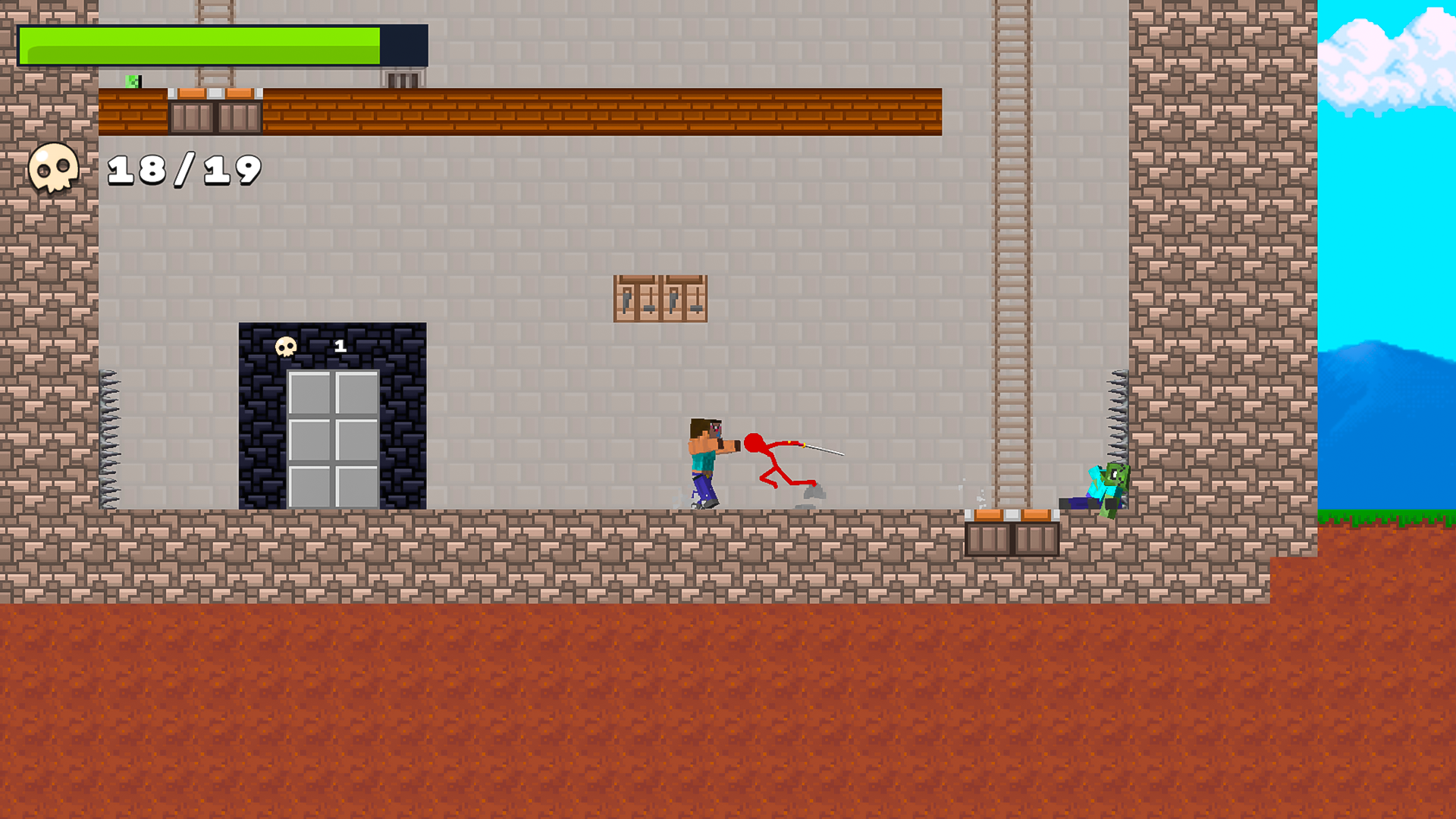The width and height of the screenshot is (1456, 819).
Task: Select the ladder above the wooden platform
Action: click(x=215, y=42)
